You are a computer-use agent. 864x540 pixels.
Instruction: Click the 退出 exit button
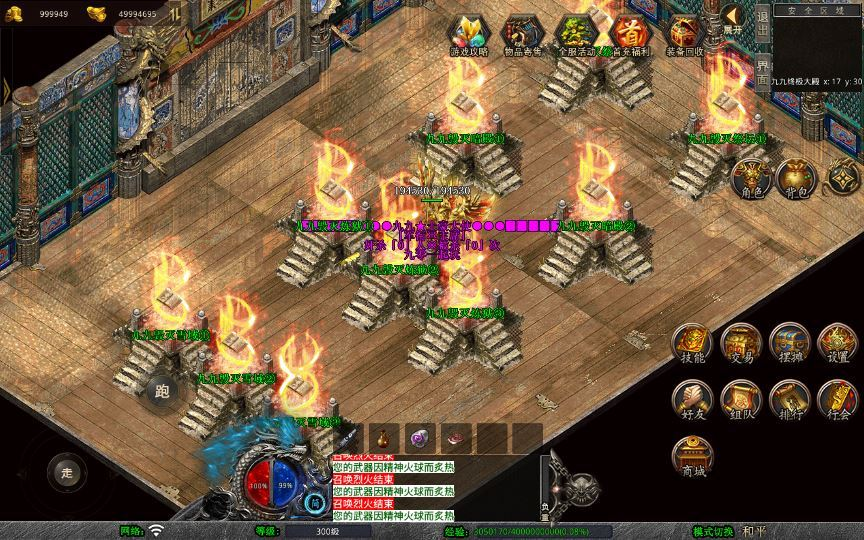point(762,23)
